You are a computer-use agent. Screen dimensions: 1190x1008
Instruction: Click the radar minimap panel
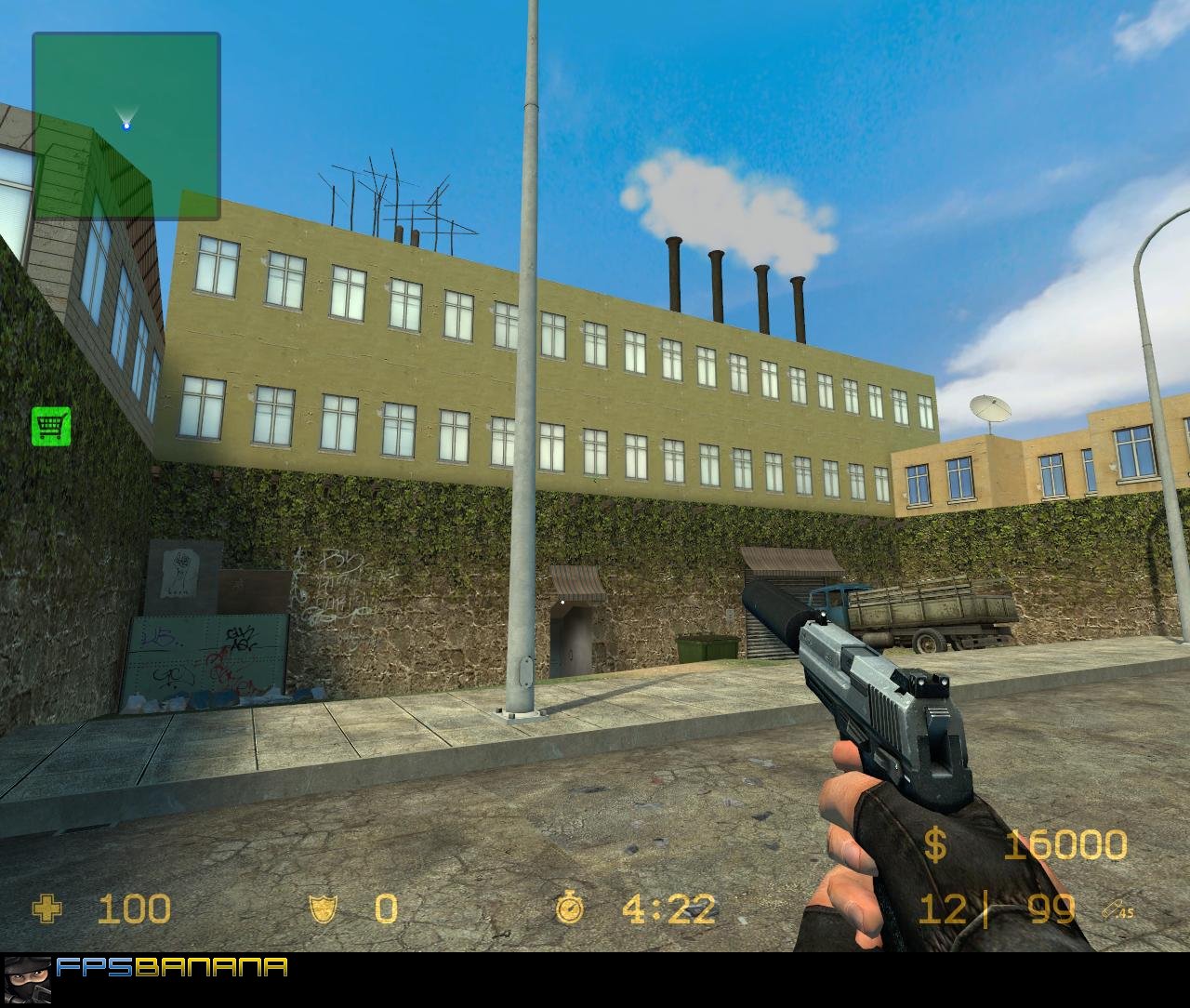127,126
